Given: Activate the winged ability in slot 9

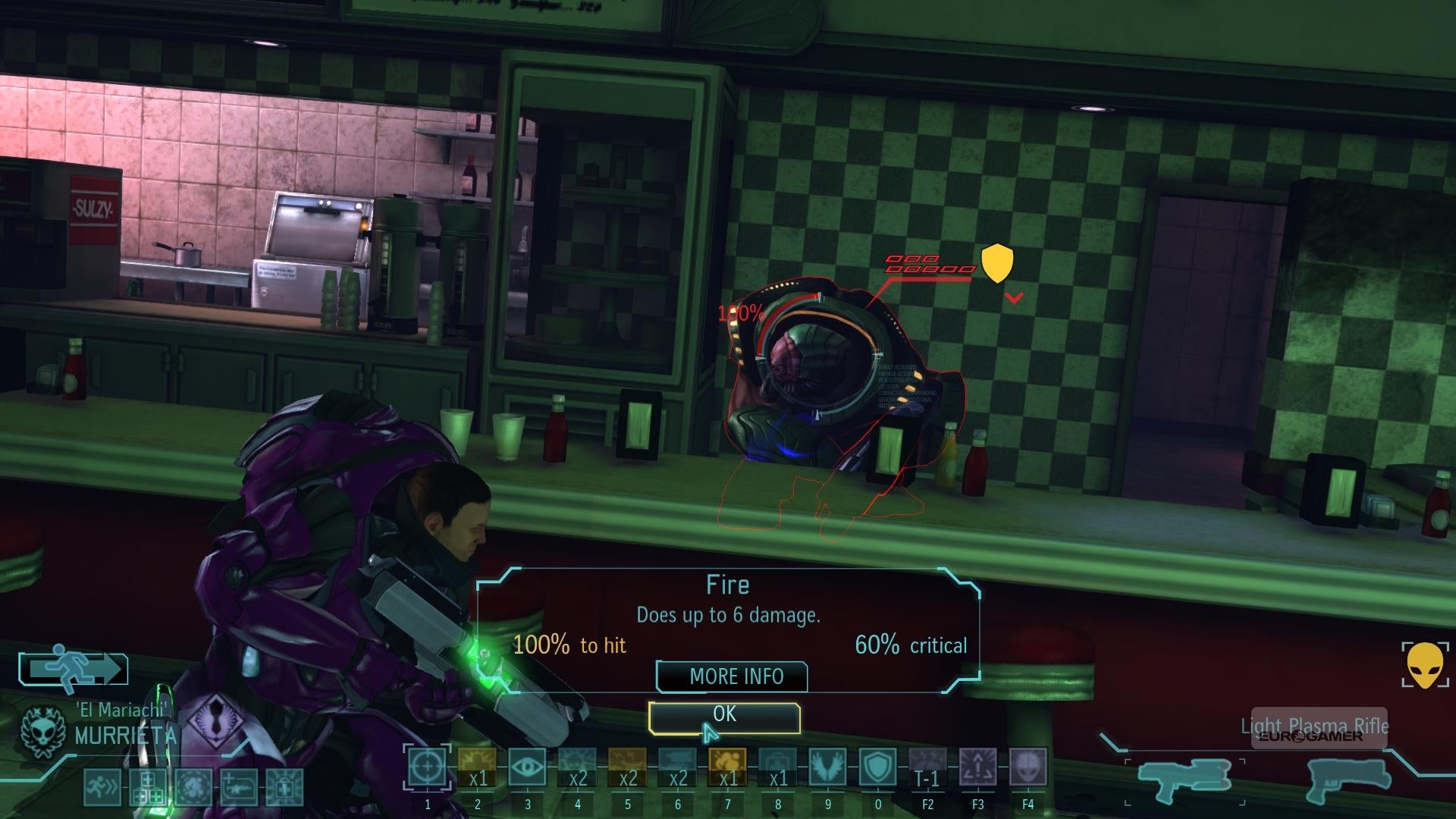Looking at the screenshot, I should [x=827, y=767].
